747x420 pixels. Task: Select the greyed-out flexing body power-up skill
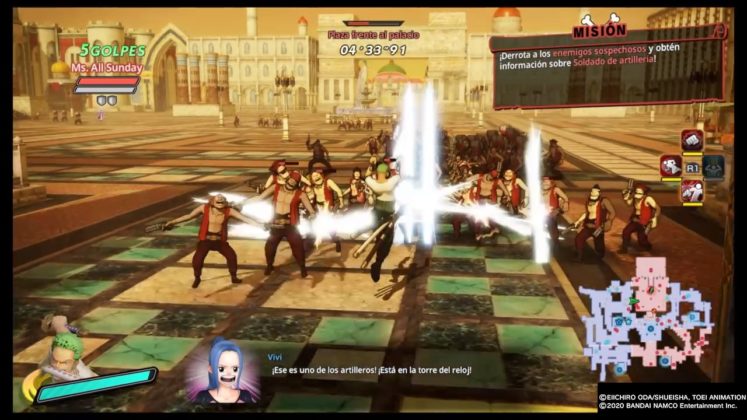point(713,166)
